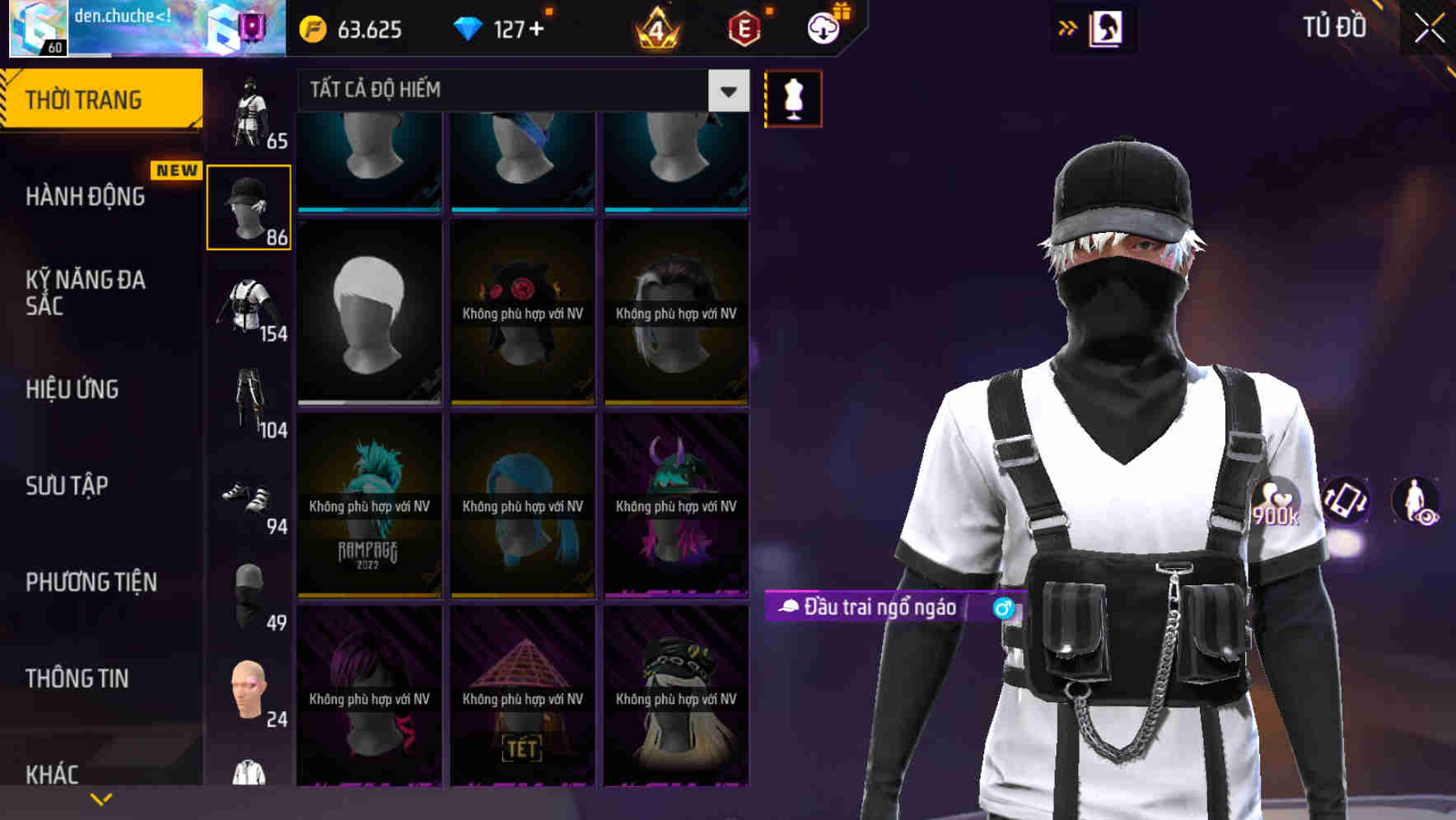Open the pants category showing 104 items
This screenshot has height=820, width=1456.
tap(249, 395)
